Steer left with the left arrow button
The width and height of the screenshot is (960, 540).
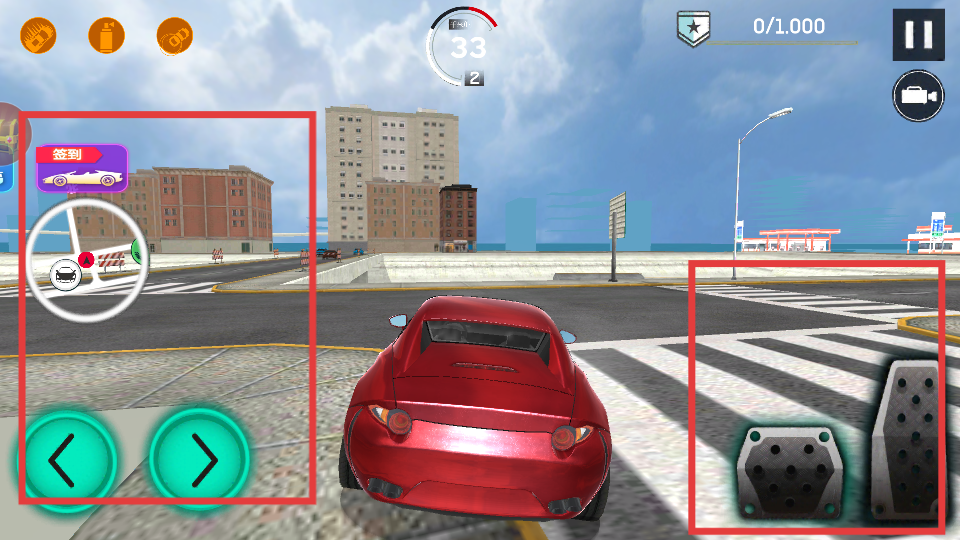(66, 460)
